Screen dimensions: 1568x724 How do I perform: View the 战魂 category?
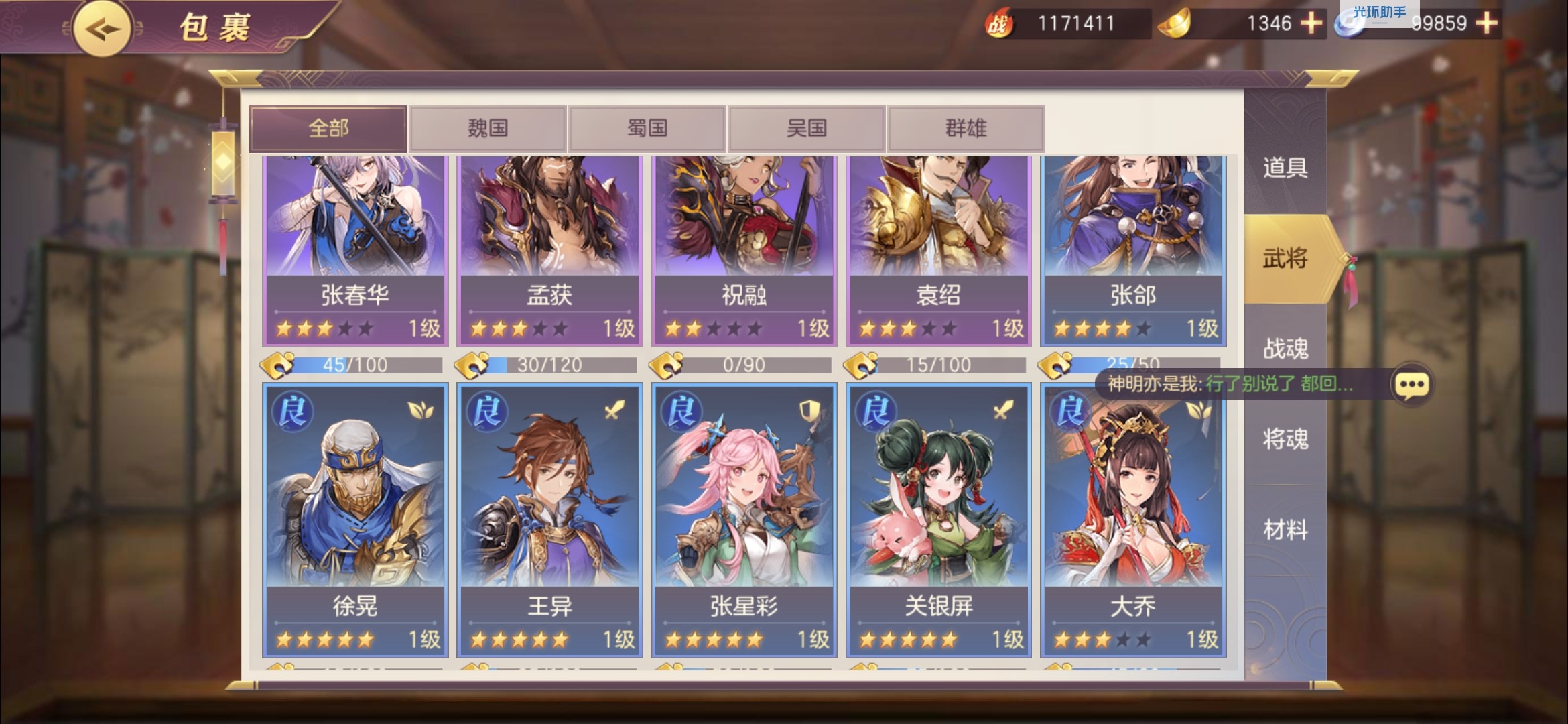1285,349
